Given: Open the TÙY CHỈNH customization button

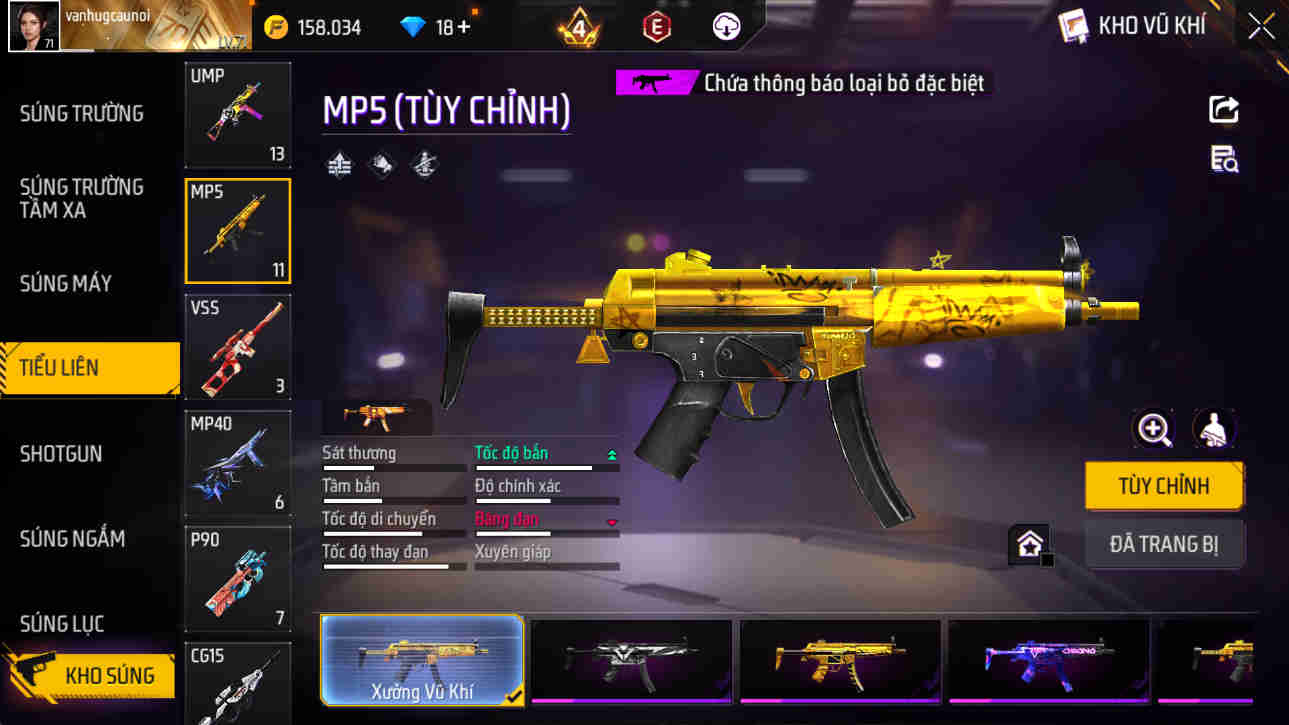Looking at the screenshot, I should (1164, 487).
